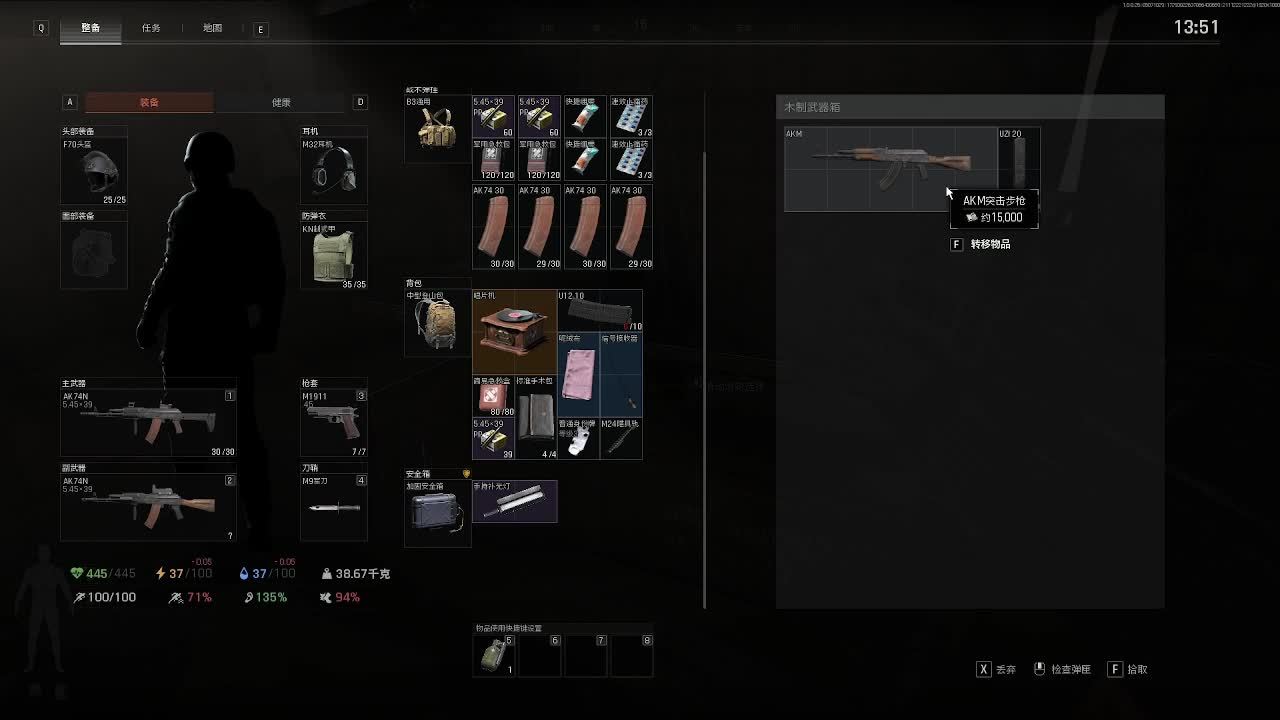Select the AKM rifle in the weapon crate
Image resolution: width=1280 pixels, height=720 pixels.
coord(890,168)
